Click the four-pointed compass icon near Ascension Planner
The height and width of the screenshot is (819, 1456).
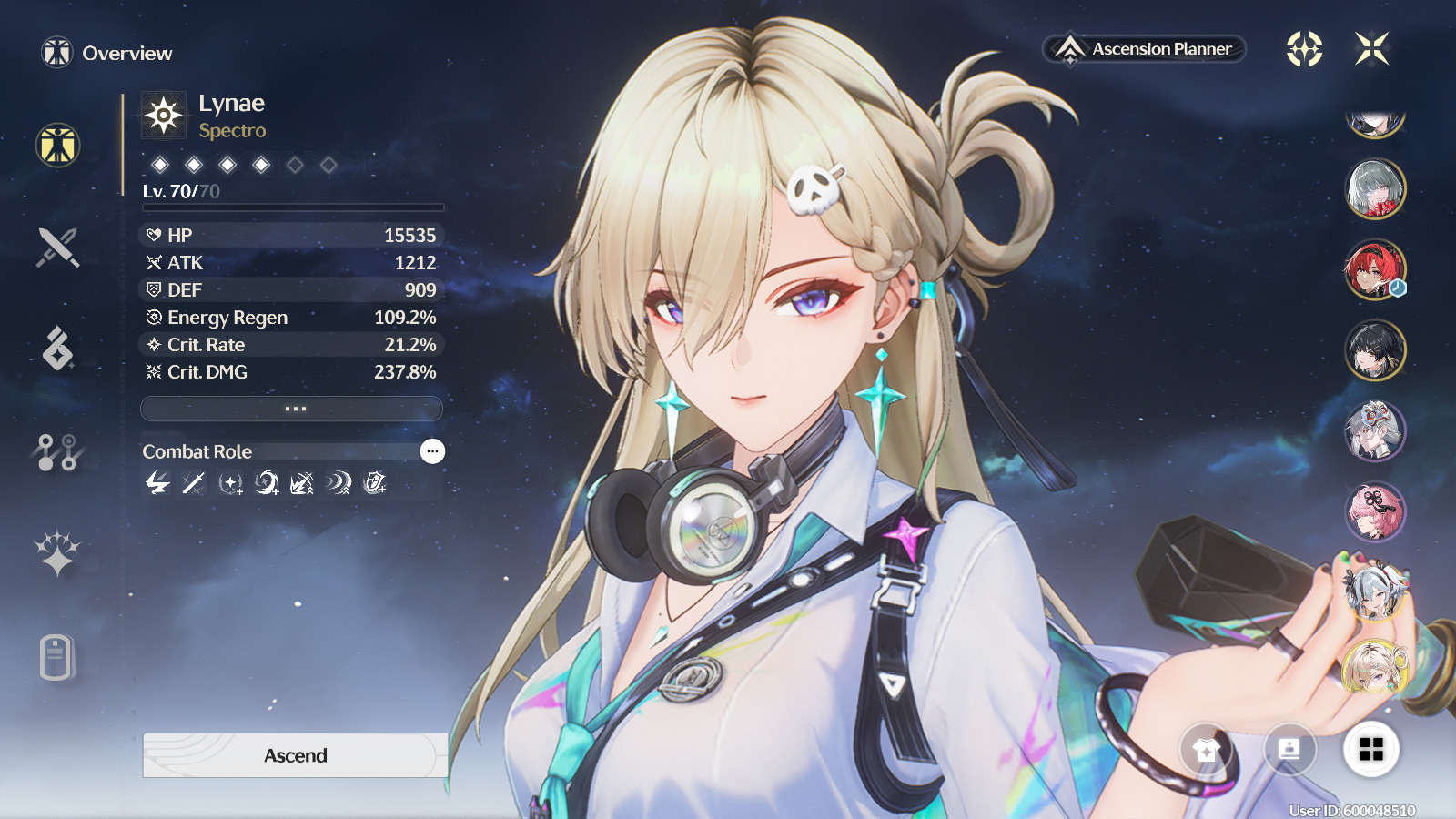tap(1304, 49)
